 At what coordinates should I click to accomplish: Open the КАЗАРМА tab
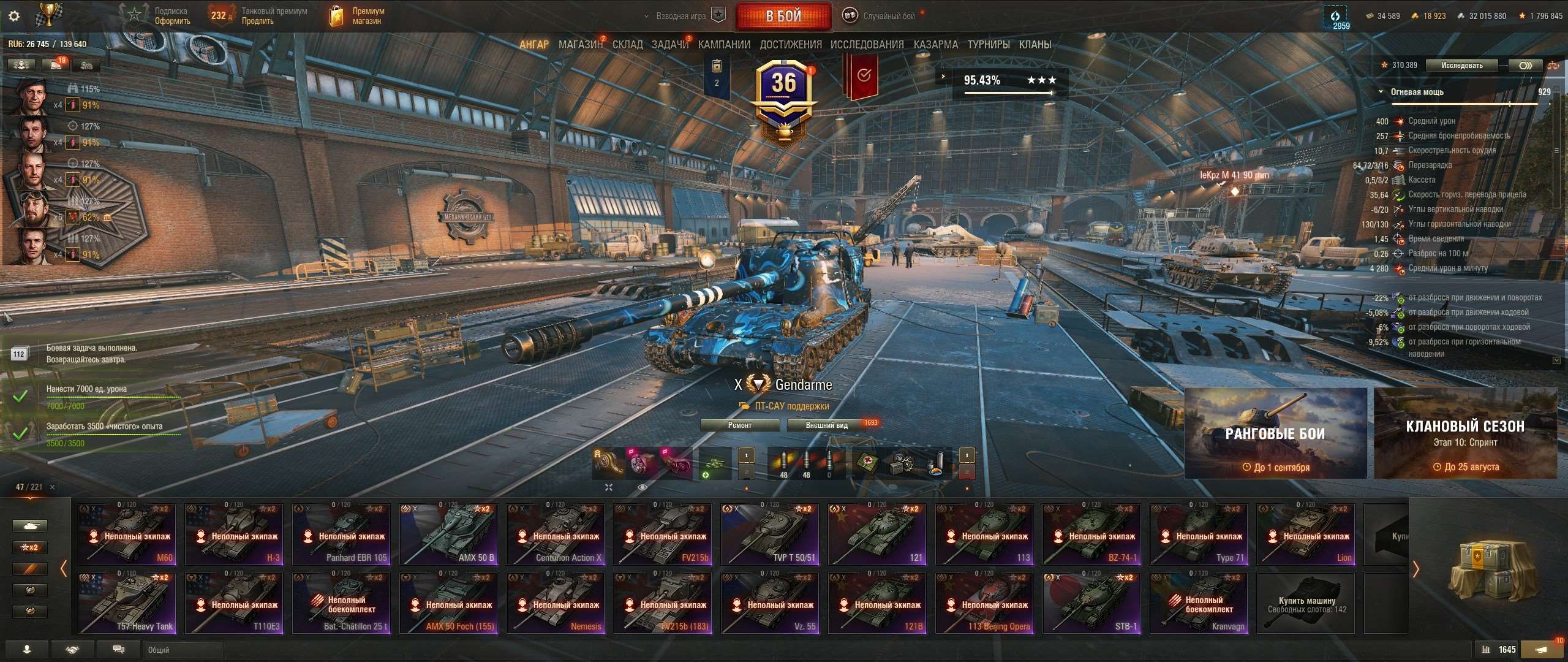click(935, 45)
